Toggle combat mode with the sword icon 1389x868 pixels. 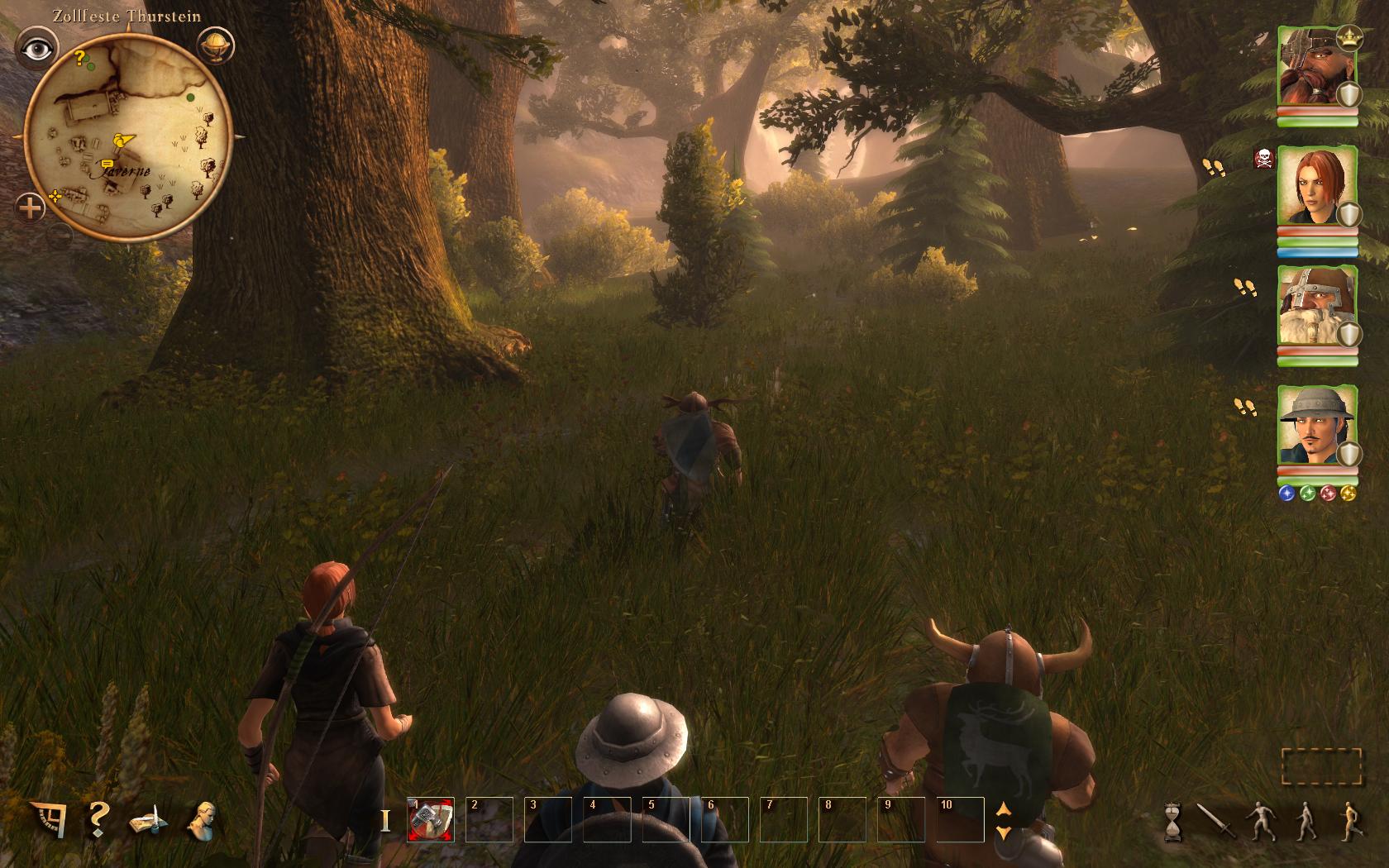(x=1215, y=820)
